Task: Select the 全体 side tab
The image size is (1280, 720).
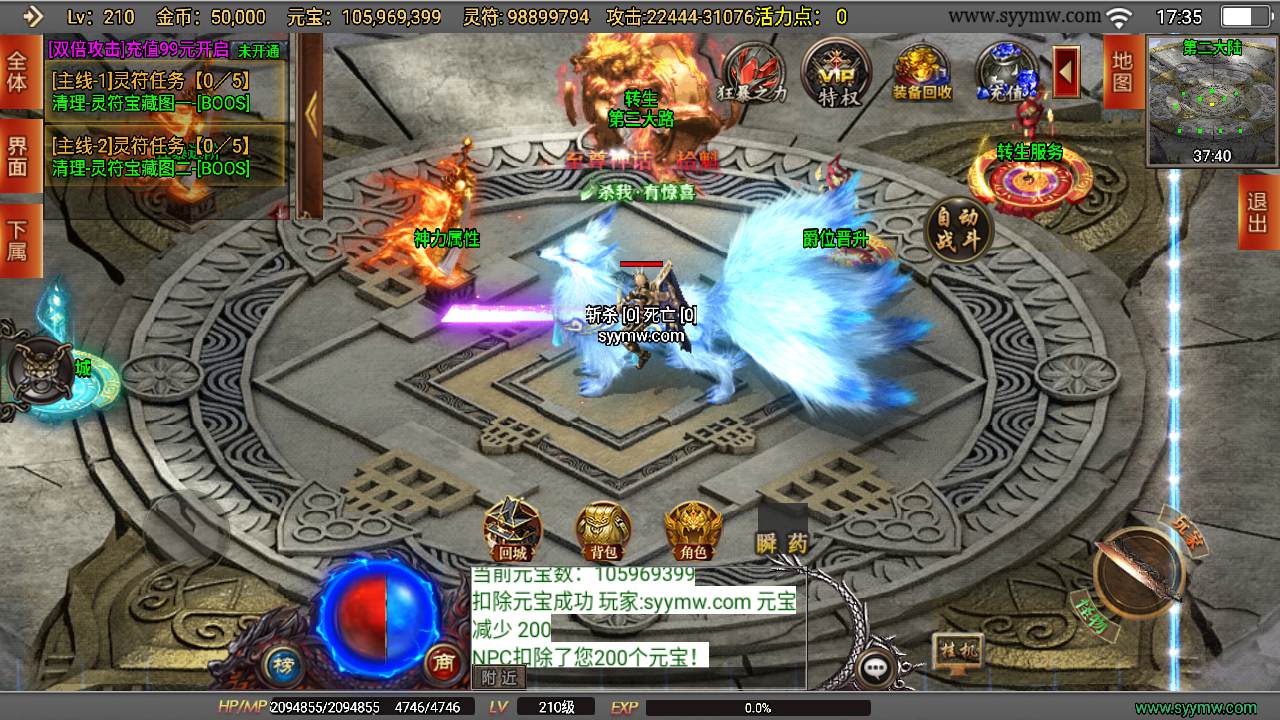Action: 17,71
